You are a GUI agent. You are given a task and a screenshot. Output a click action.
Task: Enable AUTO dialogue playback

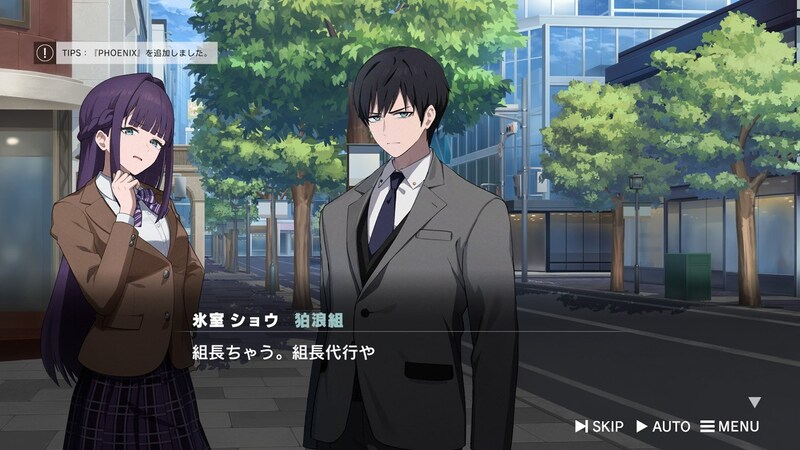[x=663, y=427]
